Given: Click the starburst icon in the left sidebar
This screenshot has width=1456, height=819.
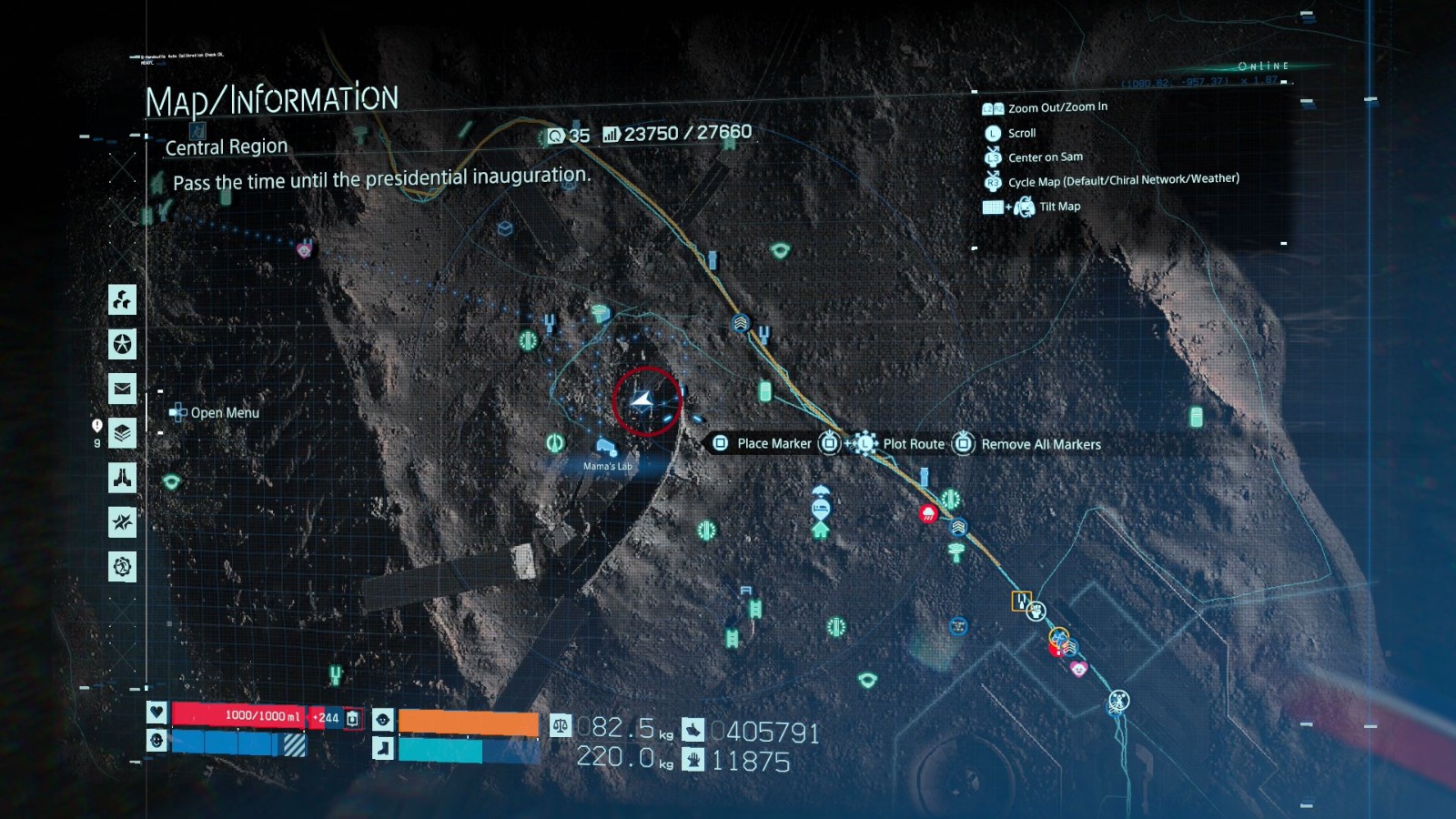Looking at the screenshot, I should pyautogui.click(x=121, y=521).
